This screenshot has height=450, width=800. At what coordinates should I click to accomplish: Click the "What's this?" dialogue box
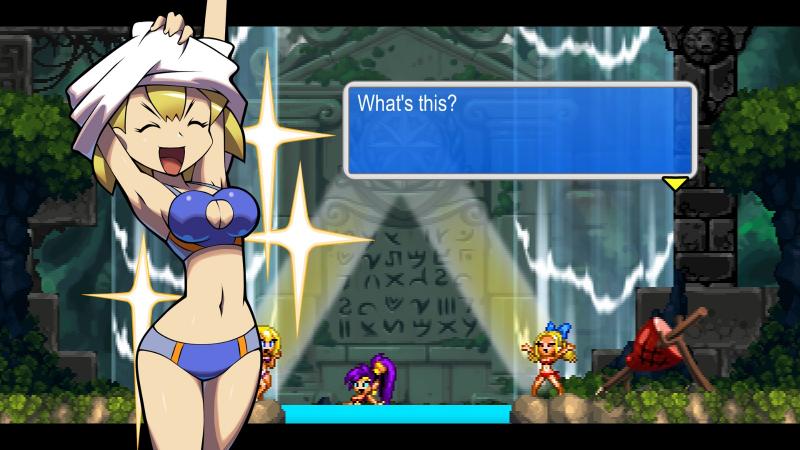point(519,130)
